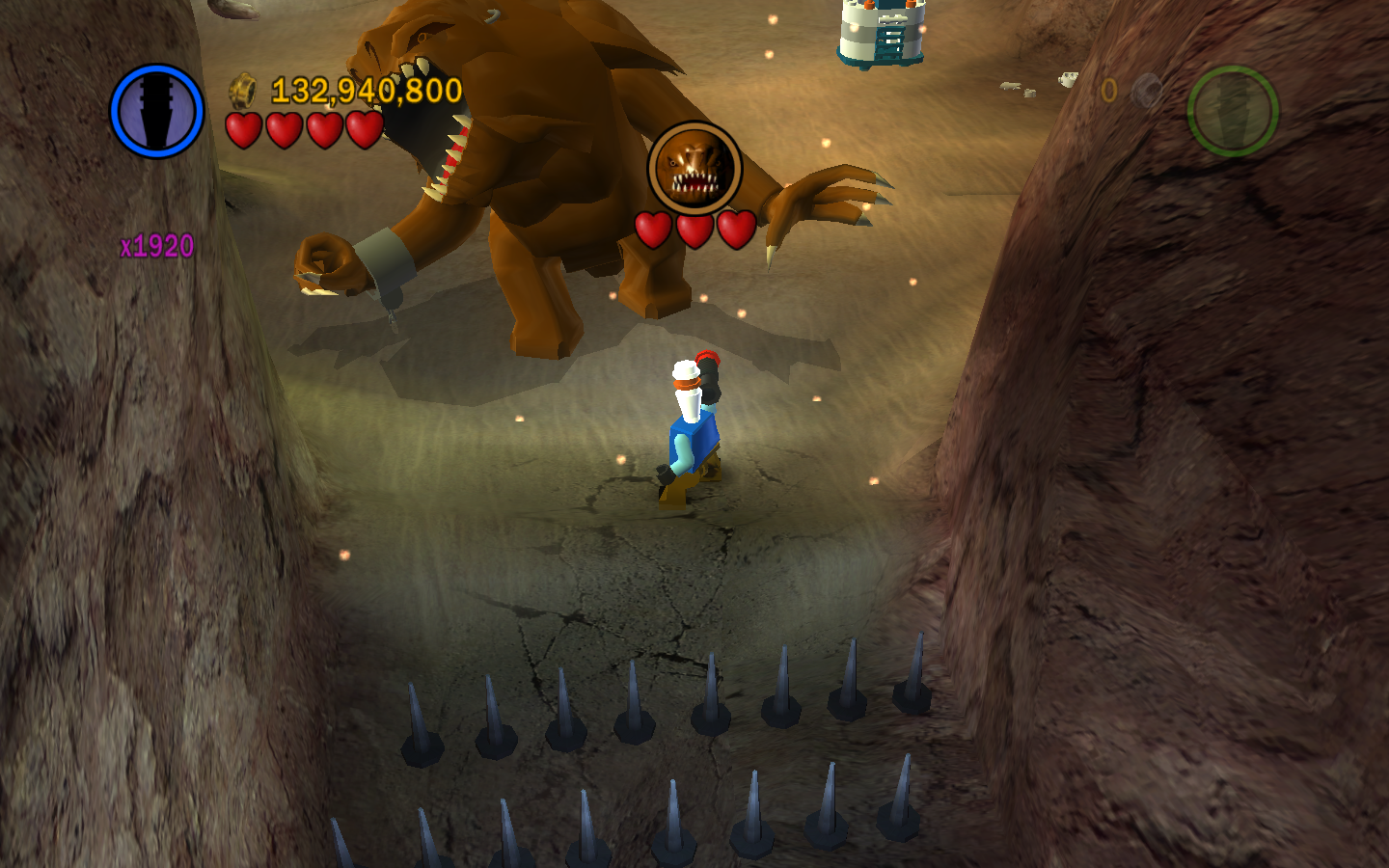This screenshot has width=1389, height=868.
Task: Select the green player two character portrait
Action: coord(1233,111)
